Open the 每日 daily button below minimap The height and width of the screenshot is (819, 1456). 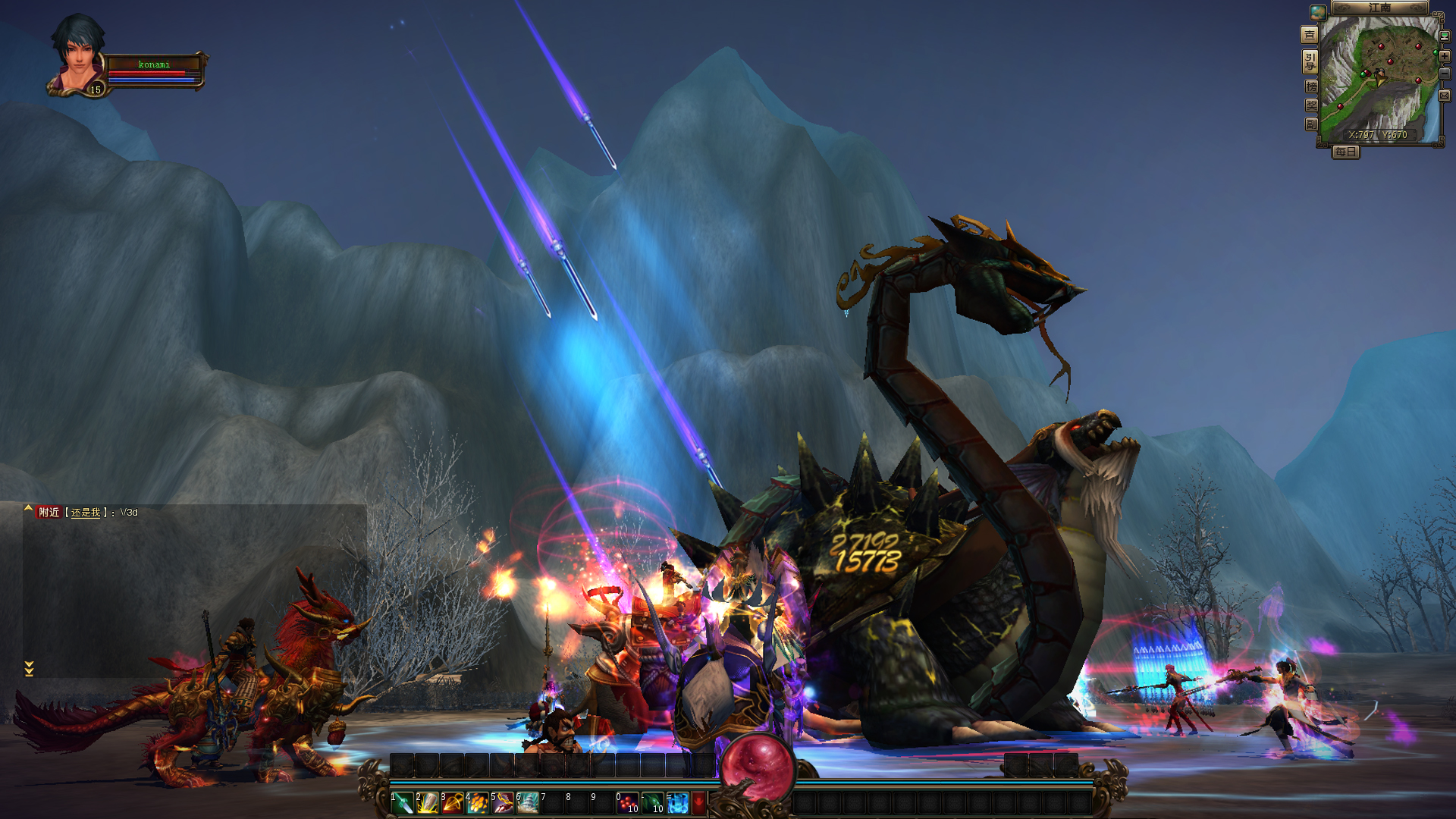click(1346, 152)
